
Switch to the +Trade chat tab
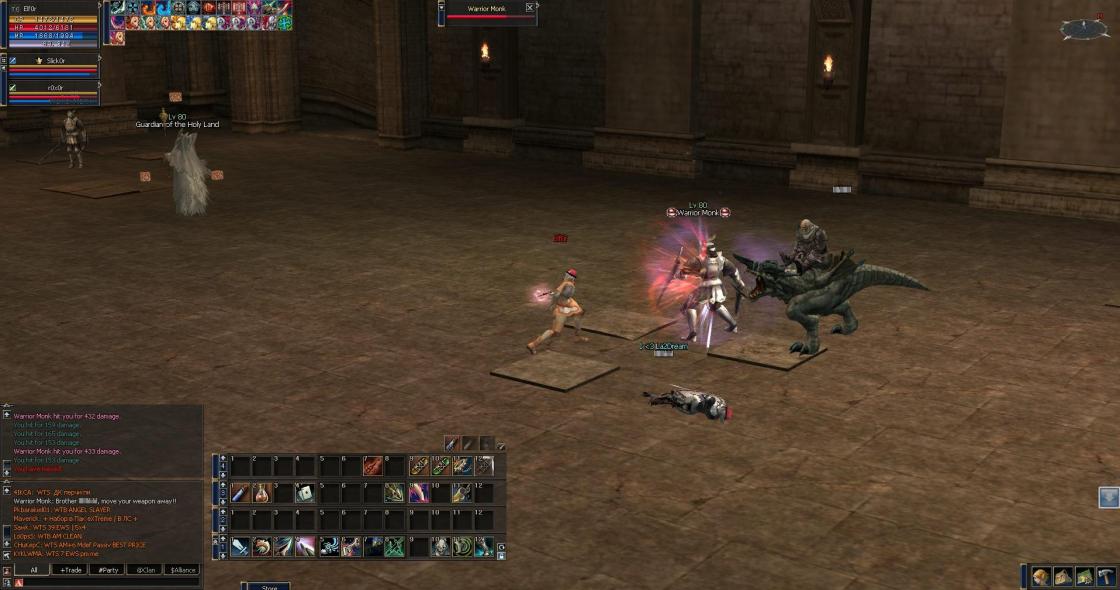pos(70,570)
